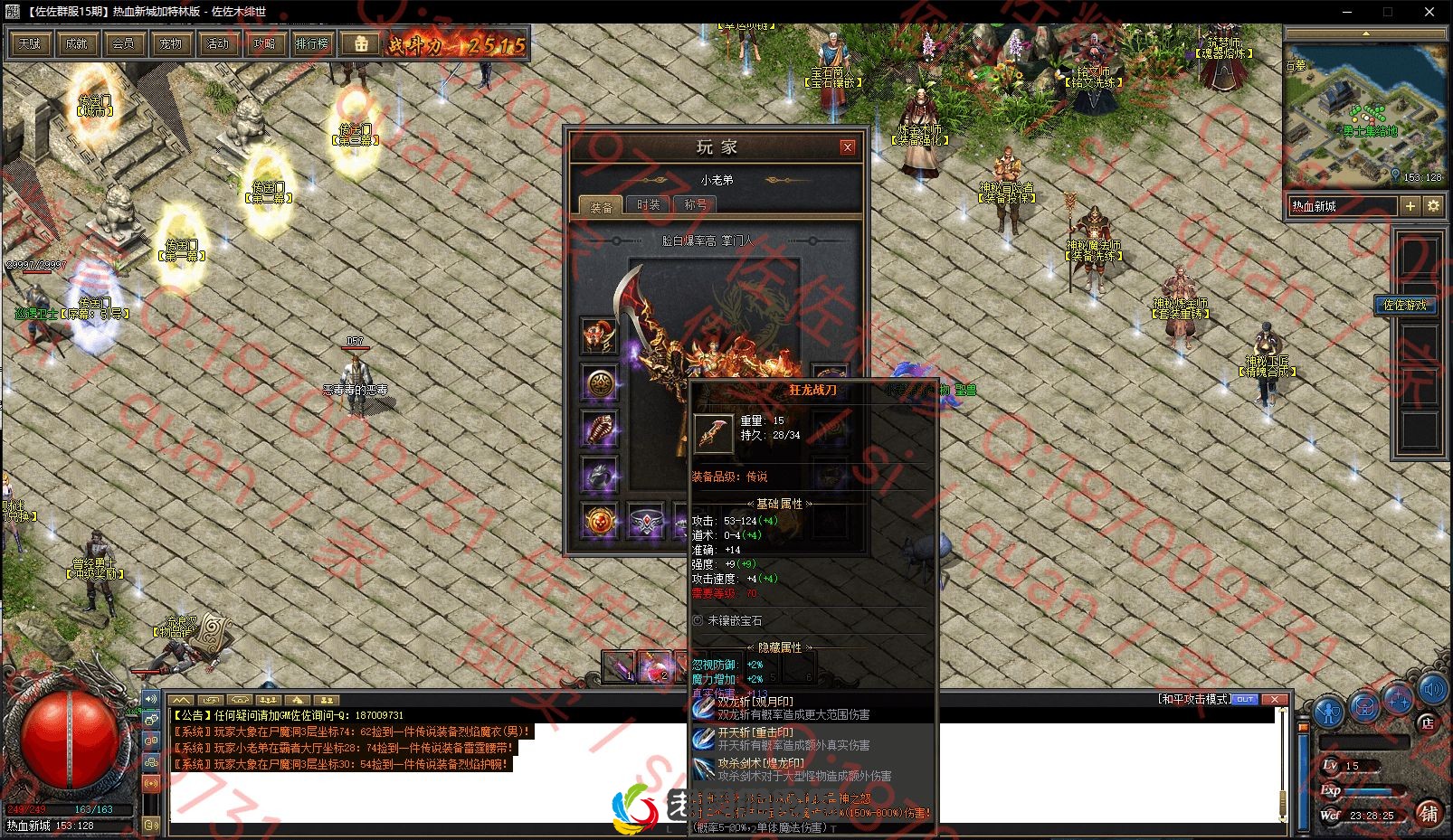
Task: Switch to the 时装 fashion tab
Action: 649,205
